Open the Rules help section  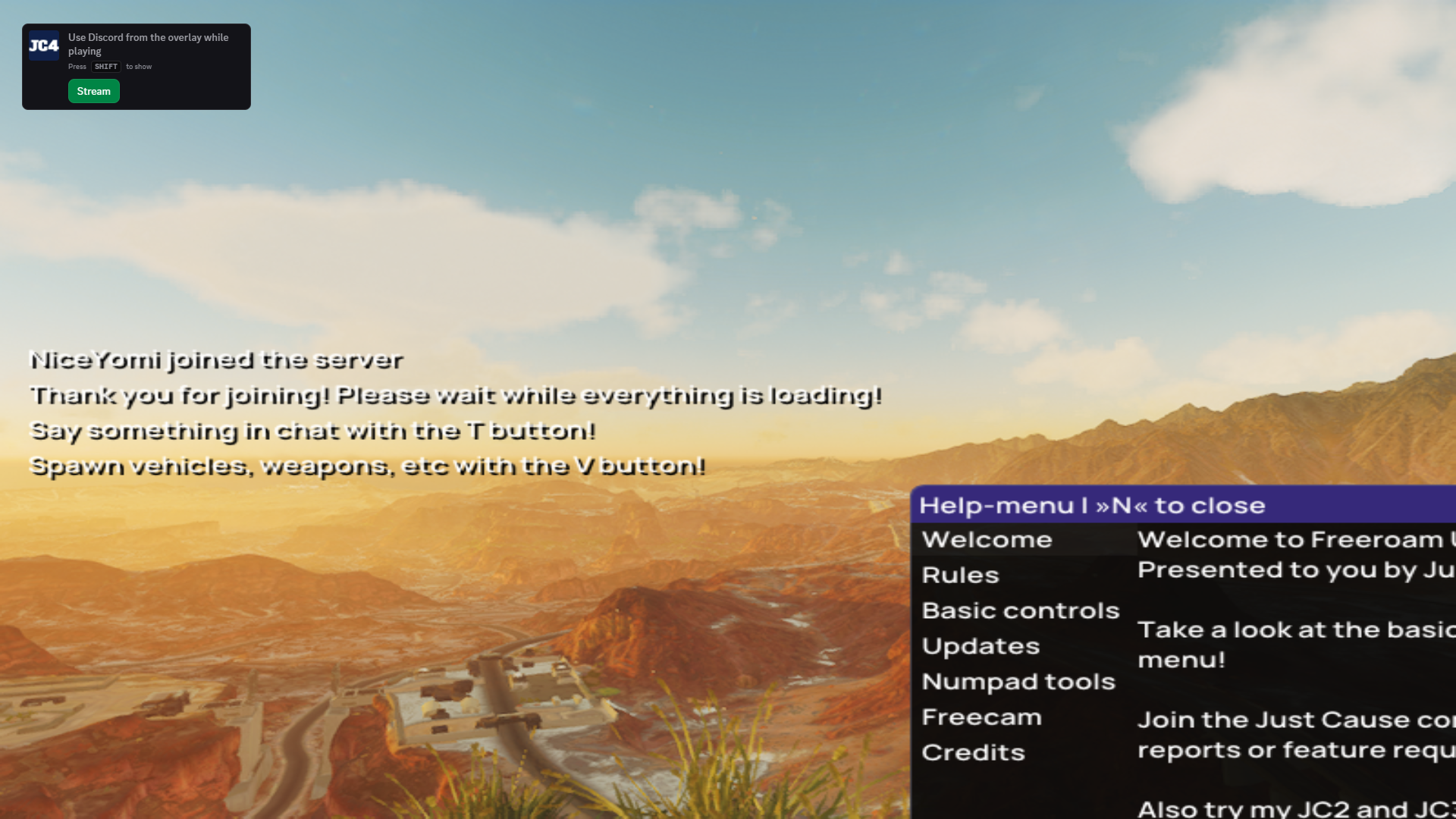tap(960, 576)
